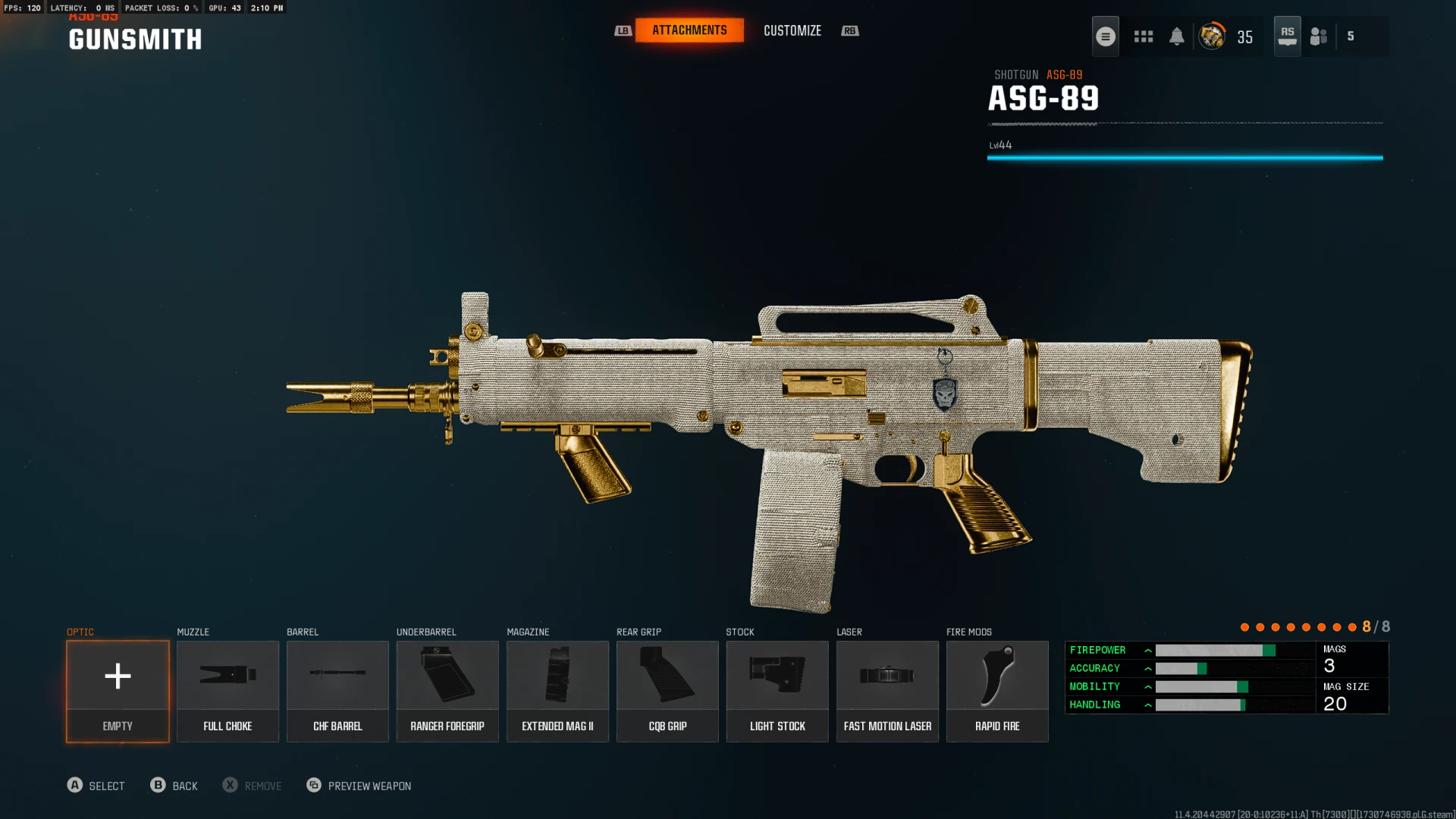The height and width of the screenshot is (819, 1456).
Task: Change the CQB Grip rear grip
Action: [667, 691]
